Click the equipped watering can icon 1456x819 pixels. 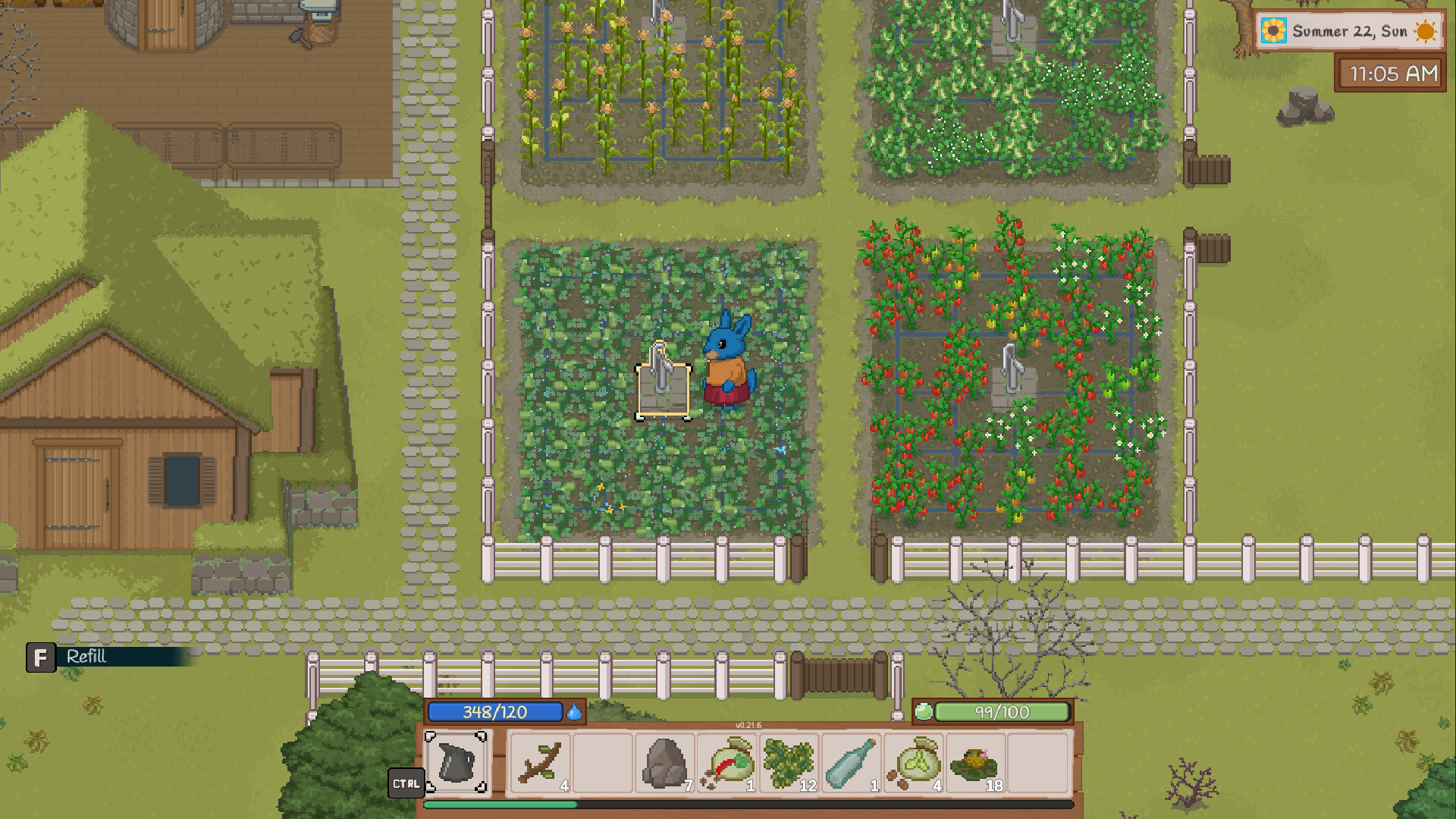(458, 762)
